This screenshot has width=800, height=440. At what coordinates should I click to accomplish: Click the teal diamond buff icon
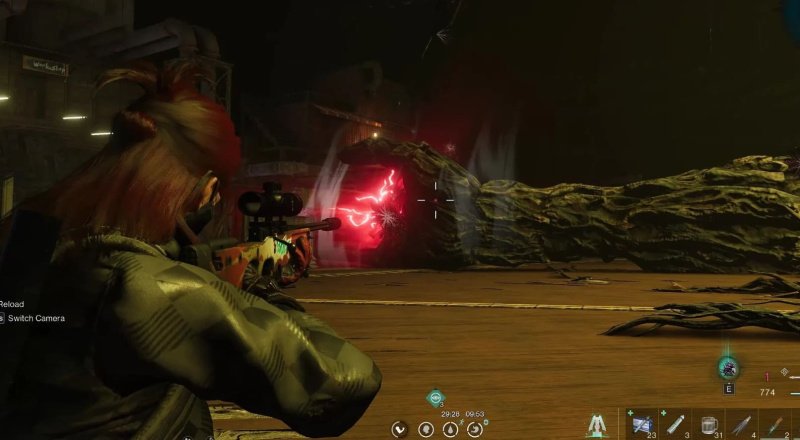[435, 398]
